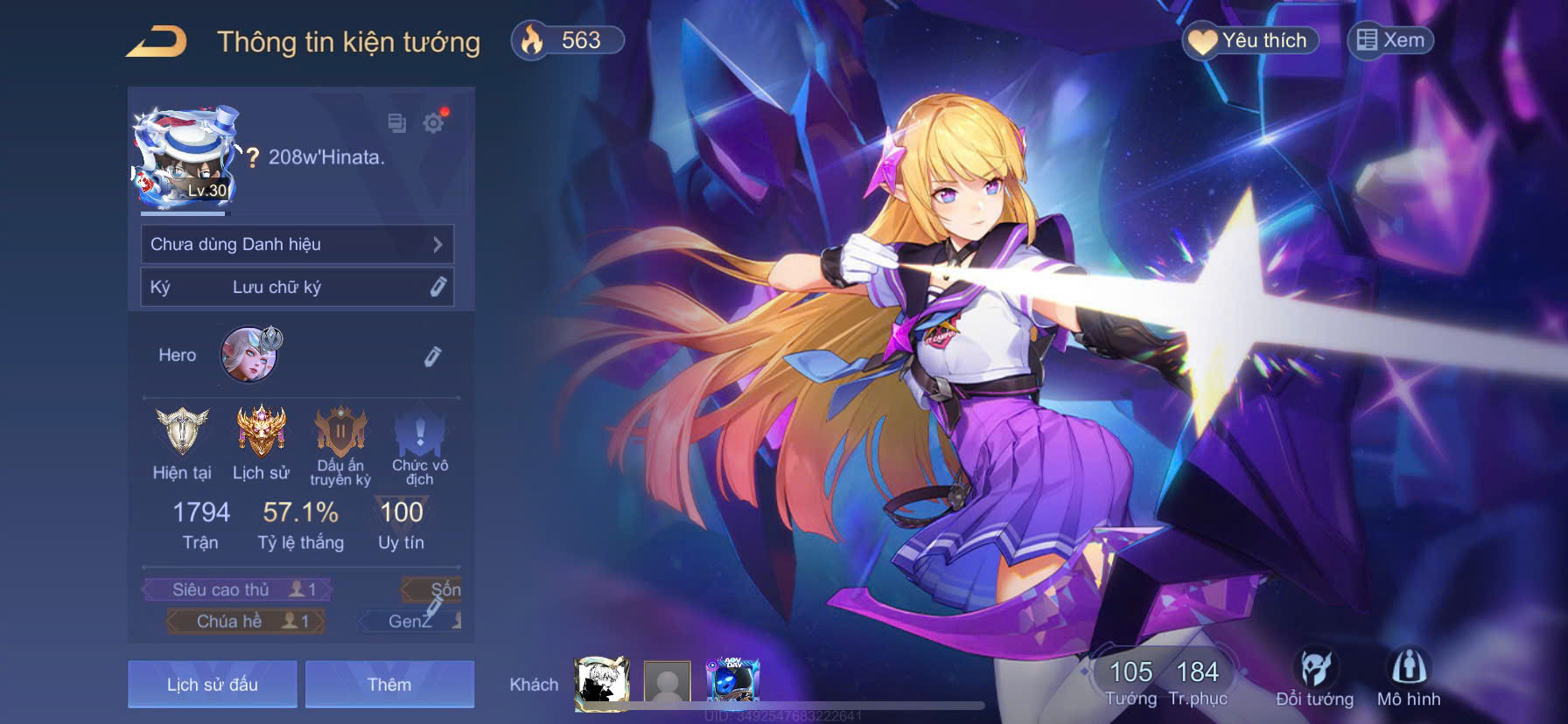Image resolution: width=1568 pixels, height=724 pixels.
Task: Select the Chúa hề tag
Action: [x=246, y=621]
